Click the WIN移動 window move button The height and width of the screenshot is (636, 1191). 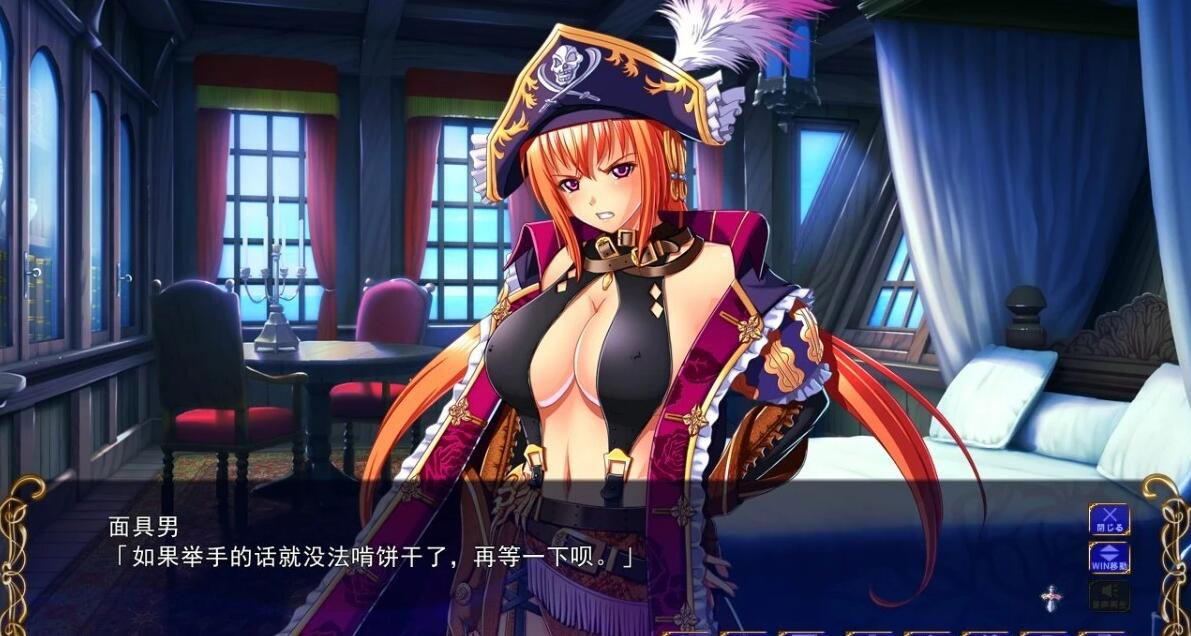point(1109,557)
